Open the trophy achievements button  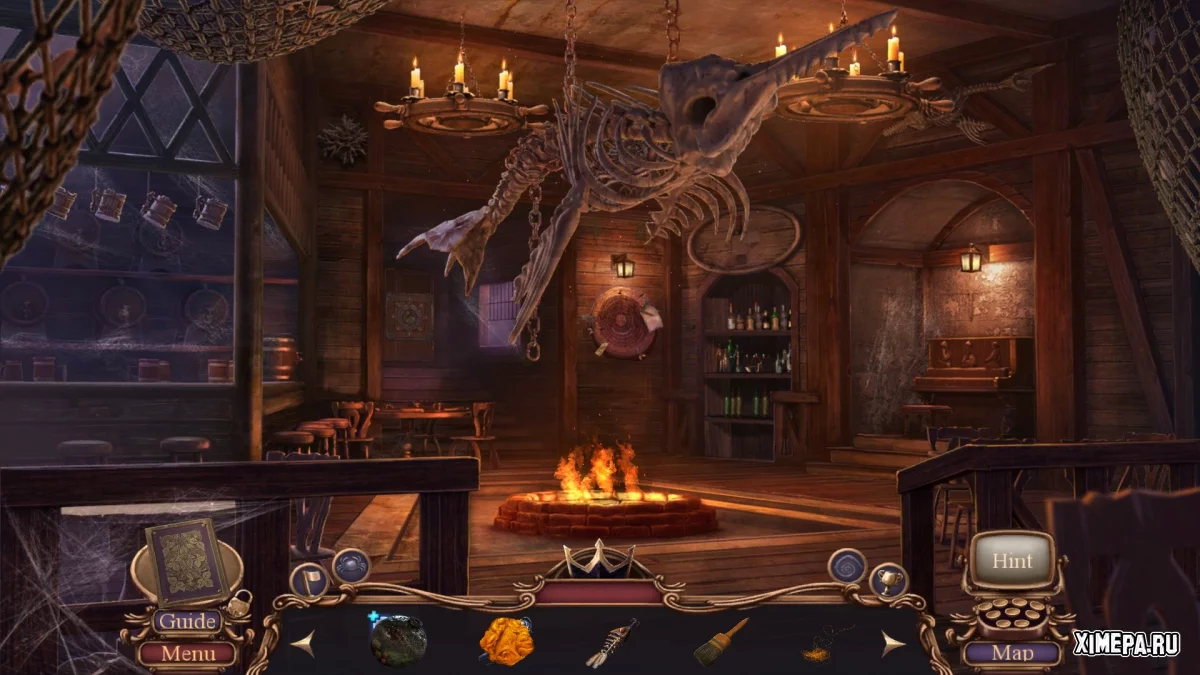[x=888, y=581]
